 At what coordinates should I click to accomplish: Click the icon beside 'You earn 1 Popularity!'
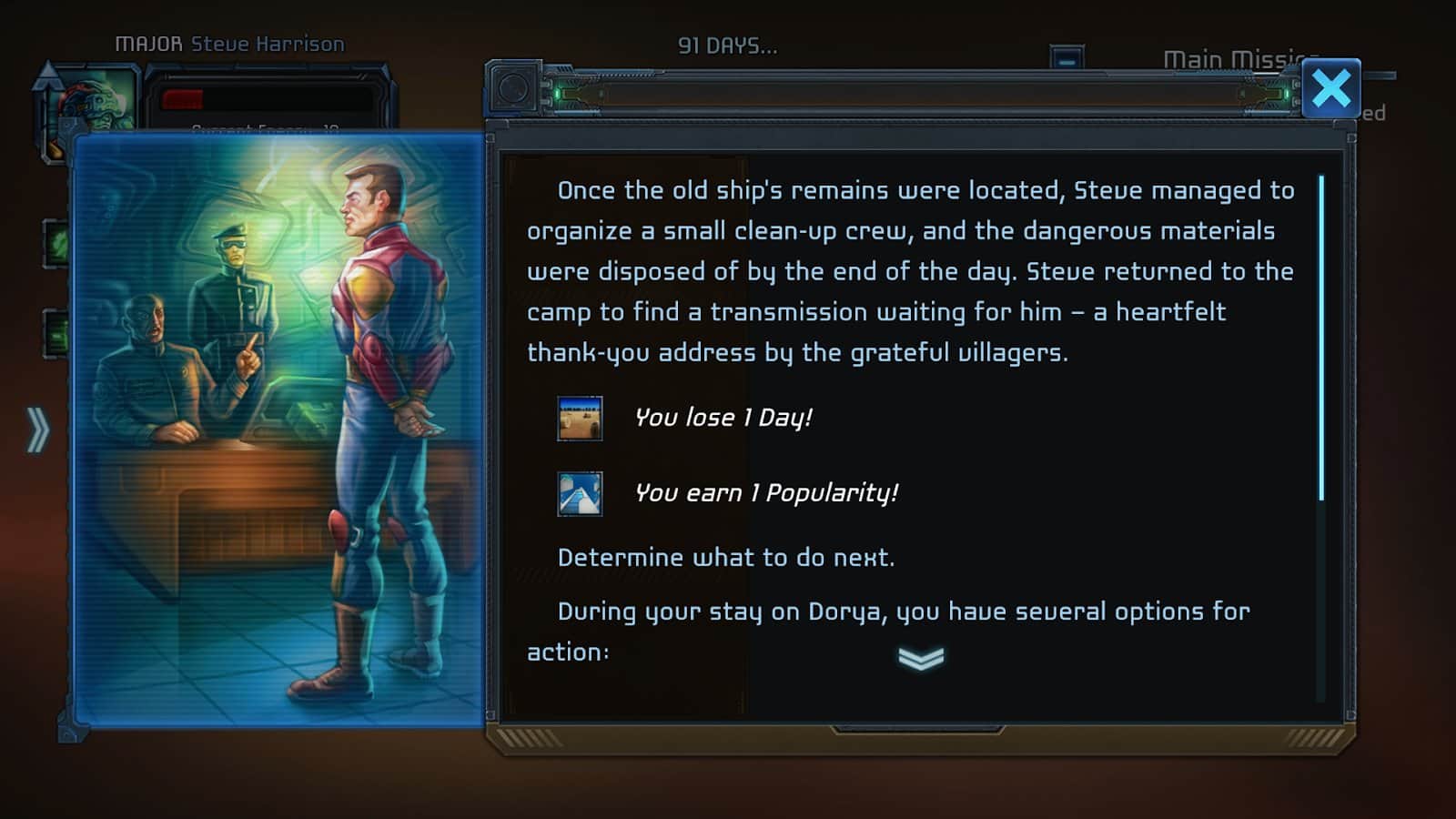pyautogui.click(x=581, y=493)
